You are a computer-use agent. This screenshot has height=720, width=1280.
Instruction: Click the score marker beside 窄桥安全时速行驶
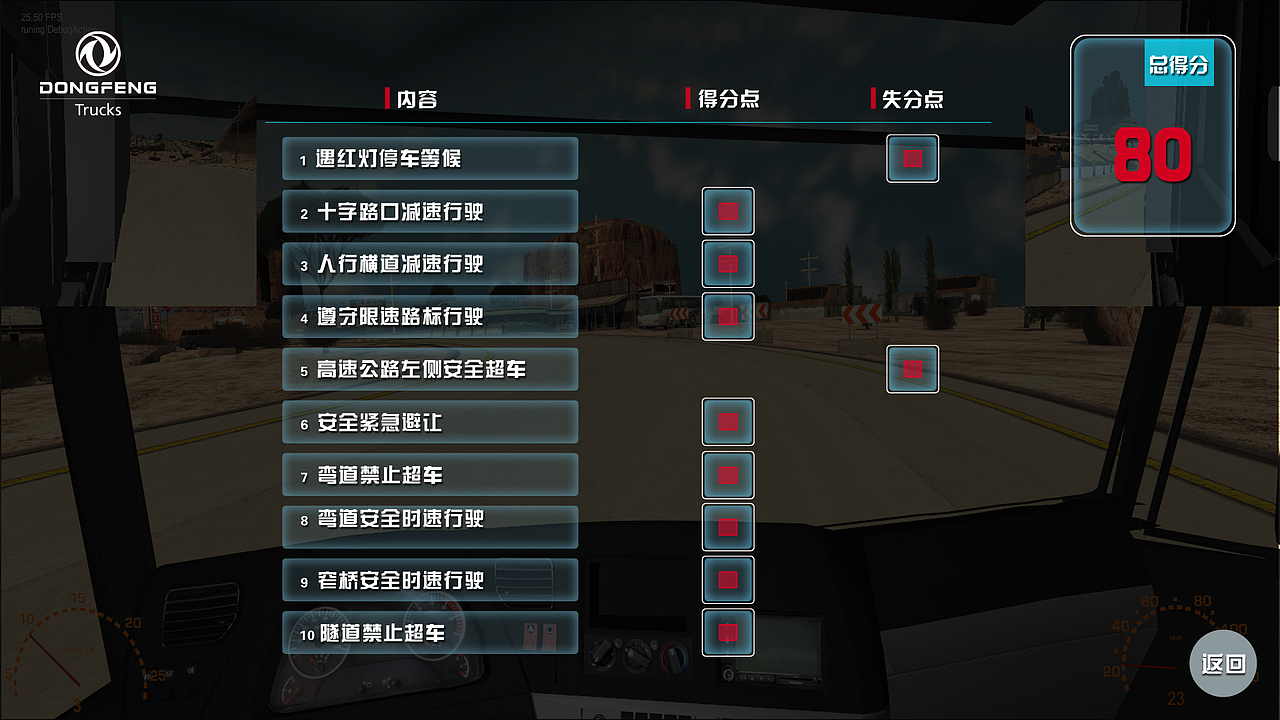(x=728, y=579)
